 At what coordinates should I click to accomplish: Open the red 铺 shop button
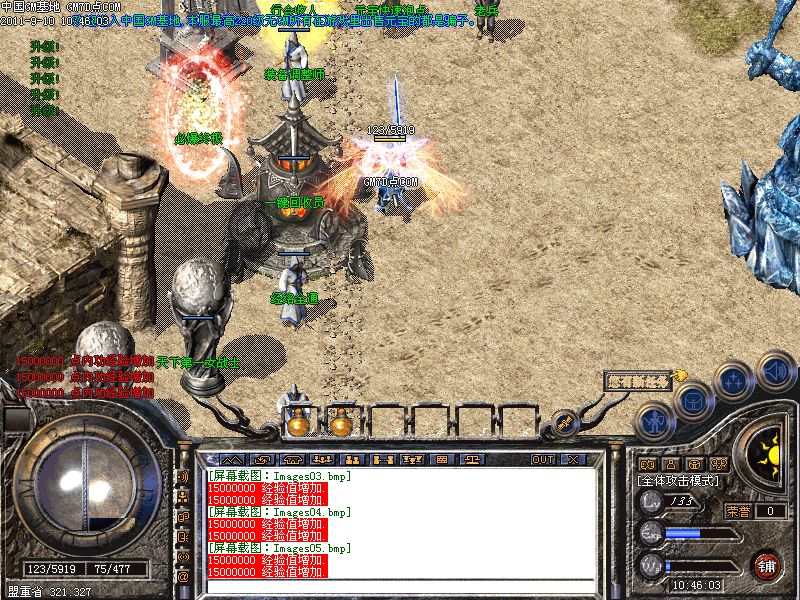point(767,564)
